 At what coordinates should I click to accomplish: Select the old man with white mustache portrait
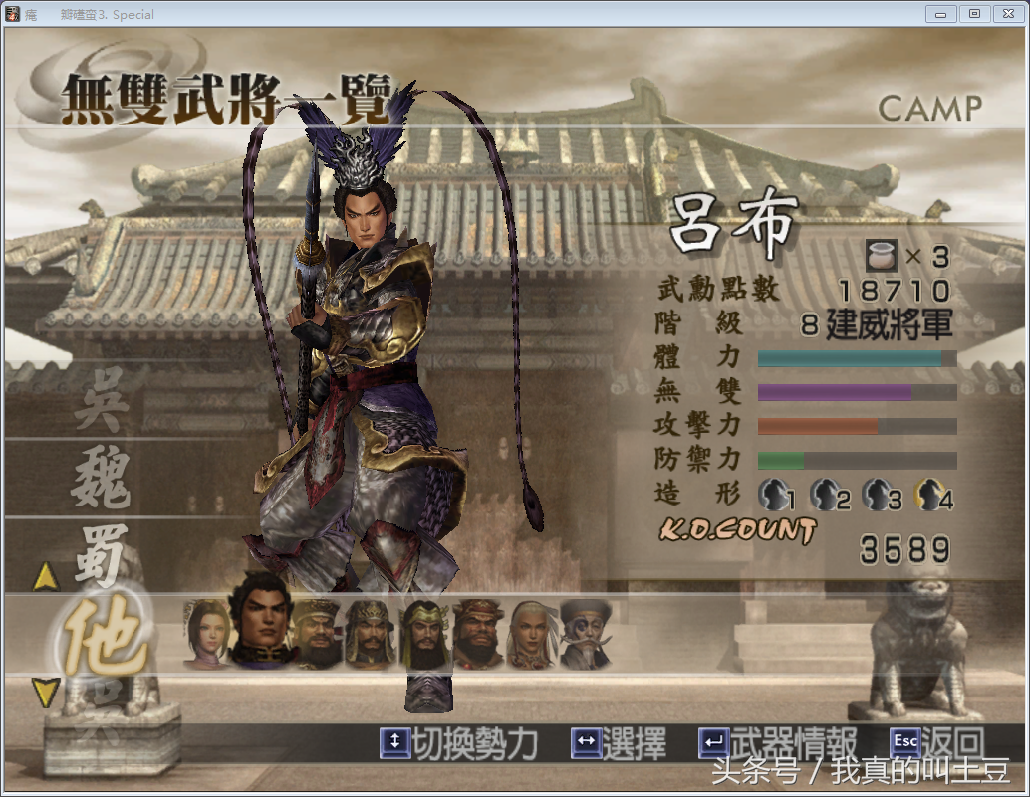(x=586, y=634)
